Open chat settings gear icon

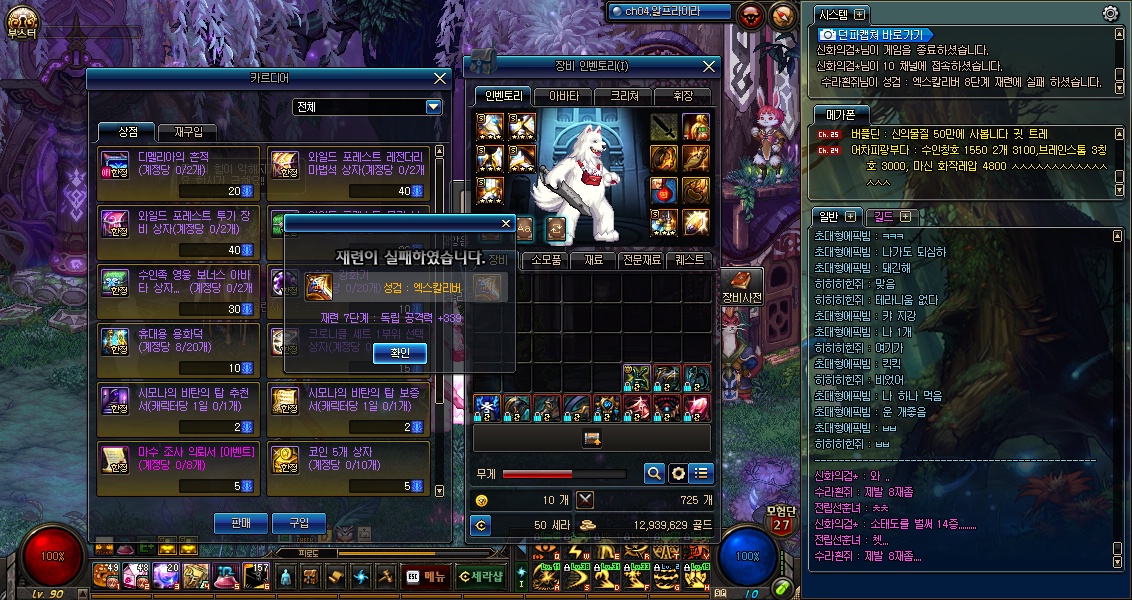click(x=1110, y=14)
